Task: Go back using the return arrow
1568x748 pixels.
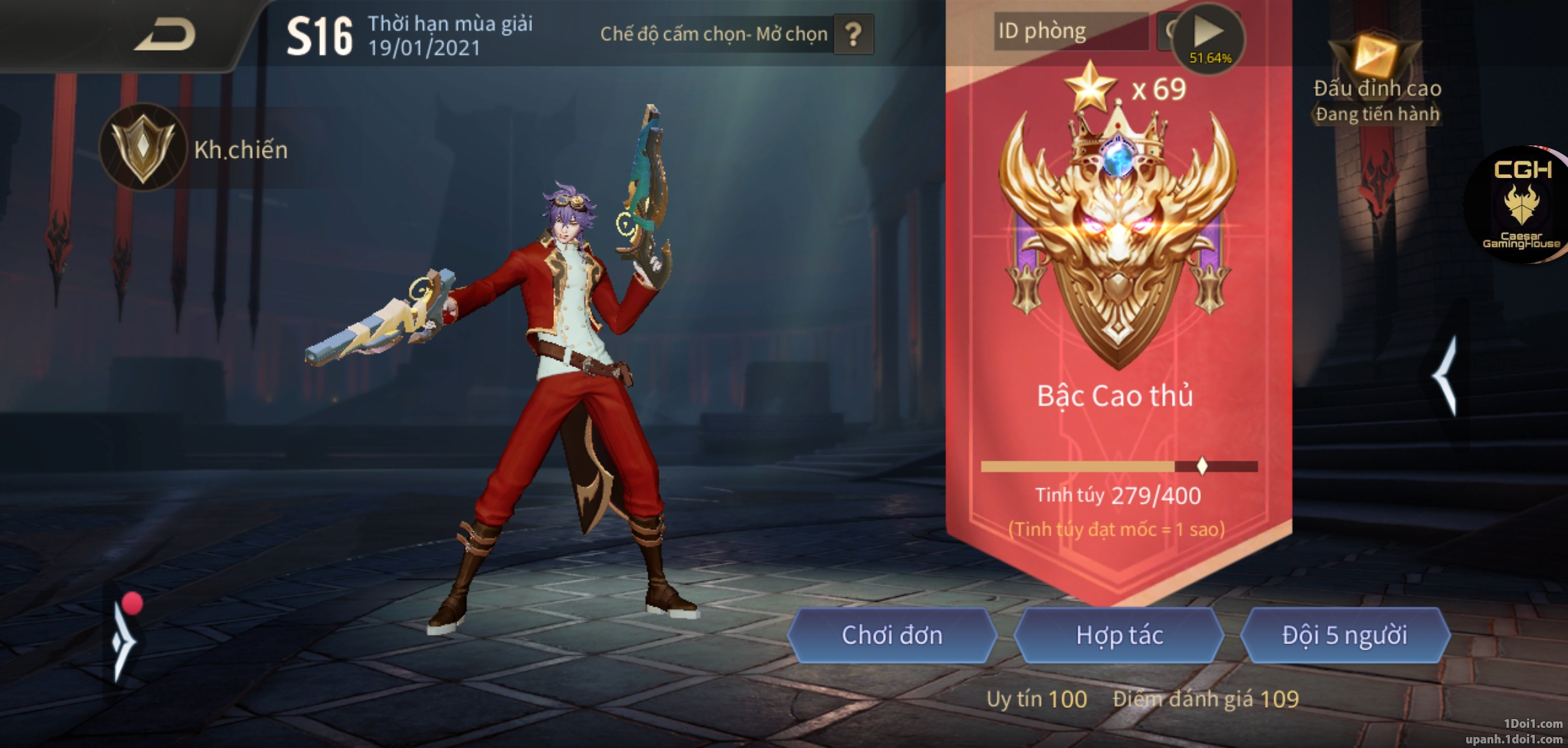Action: pos(165,35)
